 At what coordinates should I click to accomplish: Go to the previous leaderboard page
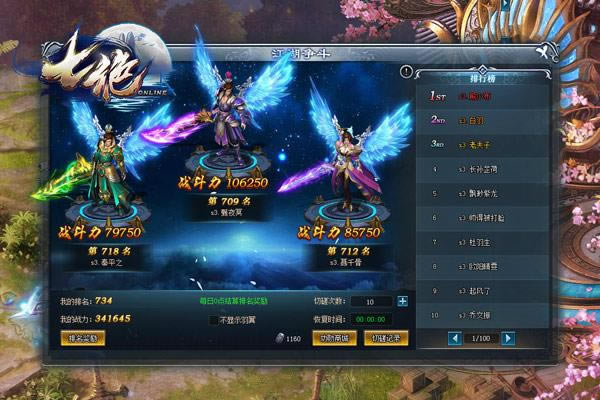(x=429, y=338)
